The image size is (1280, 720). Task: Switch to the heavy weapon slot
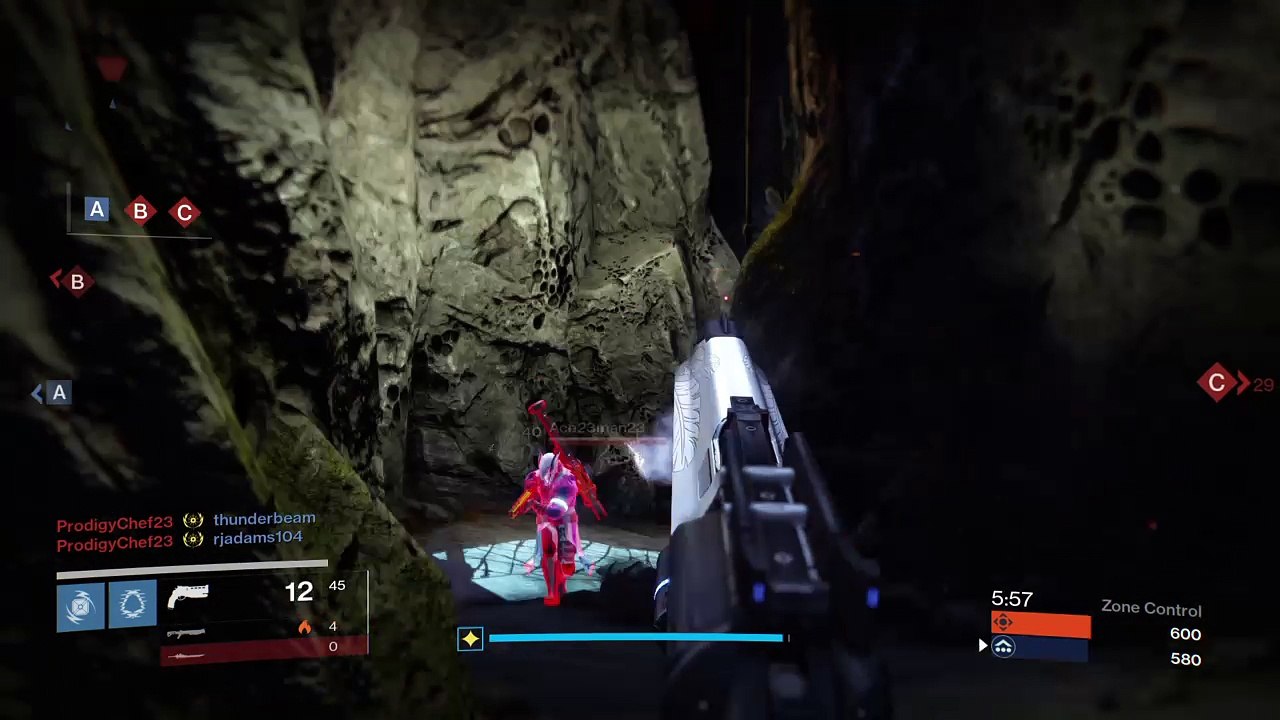[x=187, y=655]
